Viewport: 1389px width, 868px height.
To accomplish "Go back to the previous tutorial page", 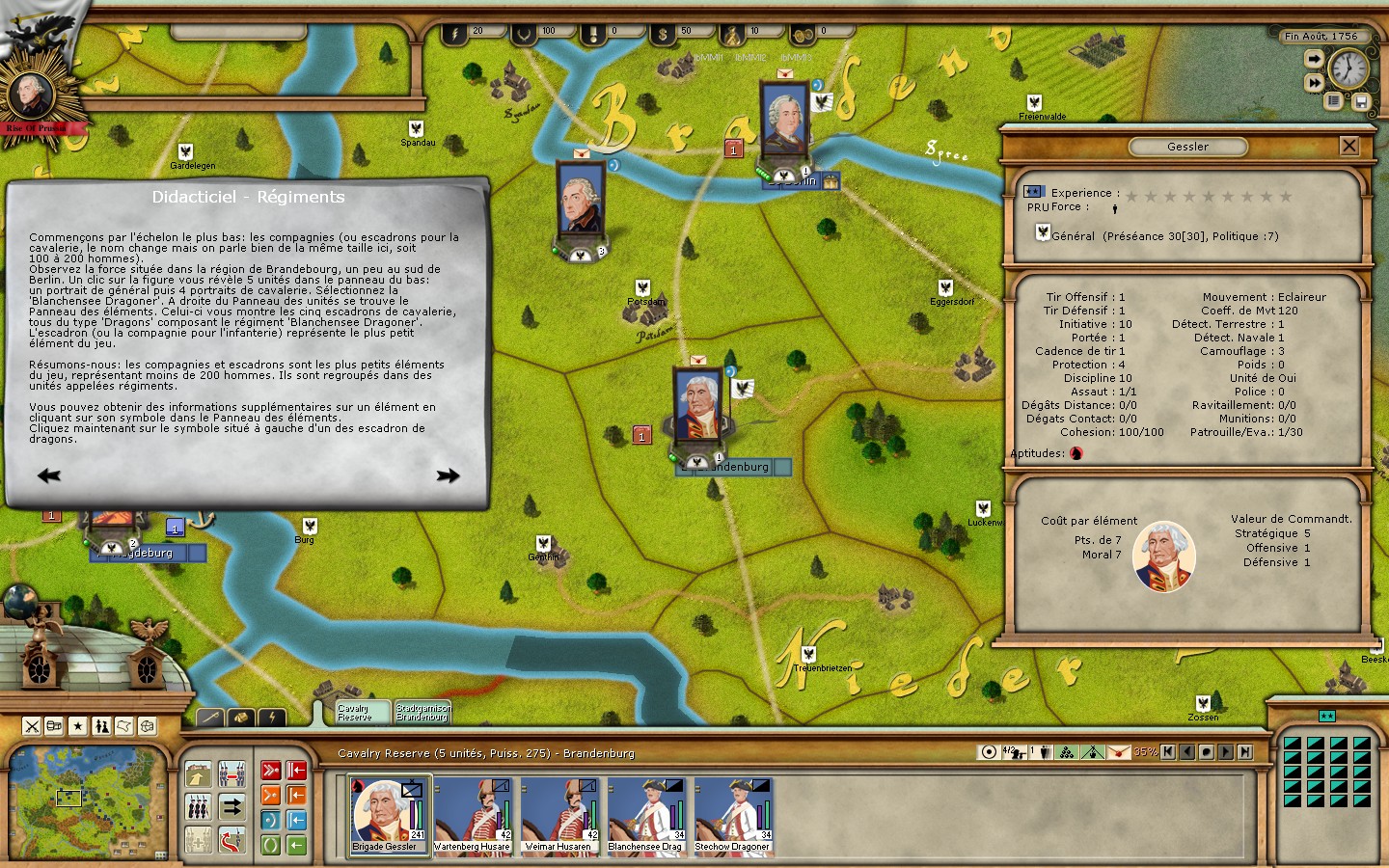I will point(48,475).
